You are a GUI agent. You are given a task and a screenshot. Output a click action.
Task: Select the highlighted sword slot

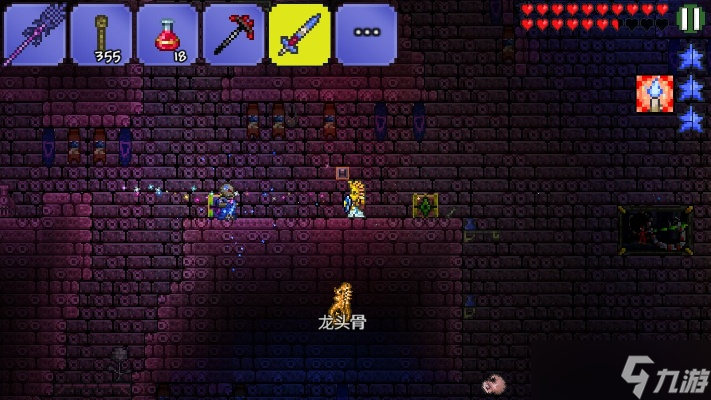click(x=300, y=34)
